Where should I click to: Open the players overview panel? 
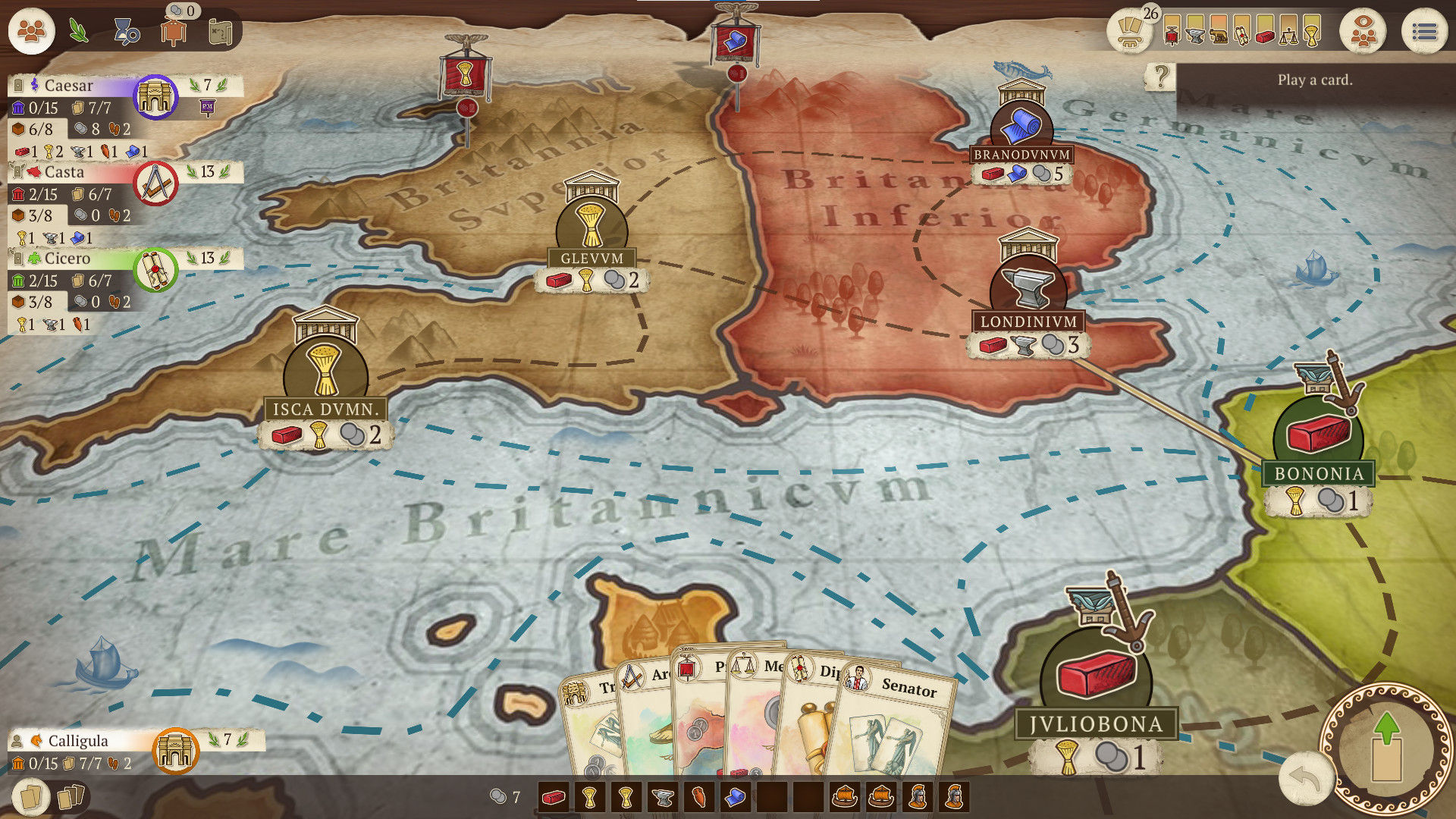31,31
